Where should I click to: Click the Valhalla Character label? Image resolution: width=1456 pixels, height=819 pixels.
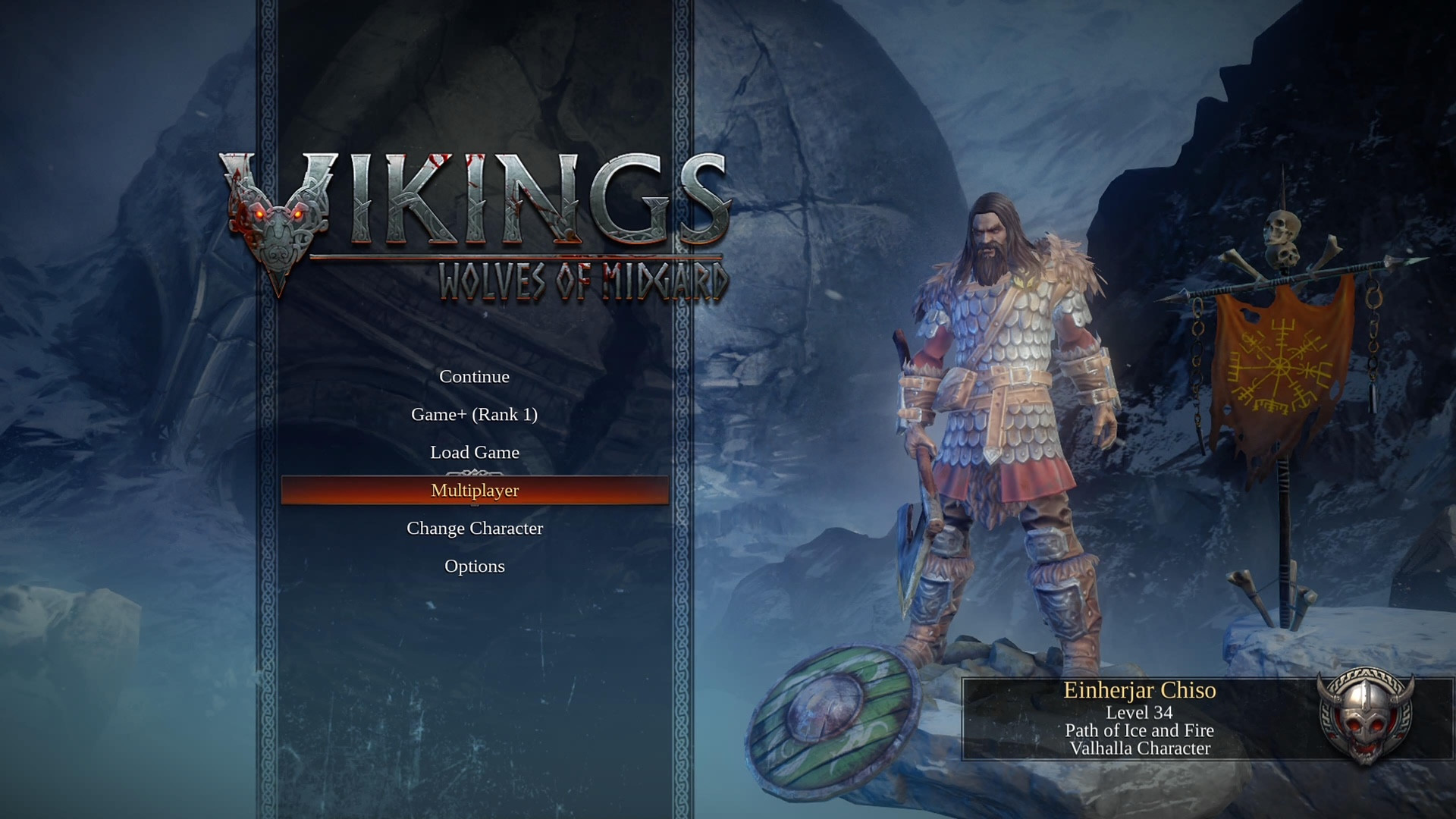tap(1140, 751)
